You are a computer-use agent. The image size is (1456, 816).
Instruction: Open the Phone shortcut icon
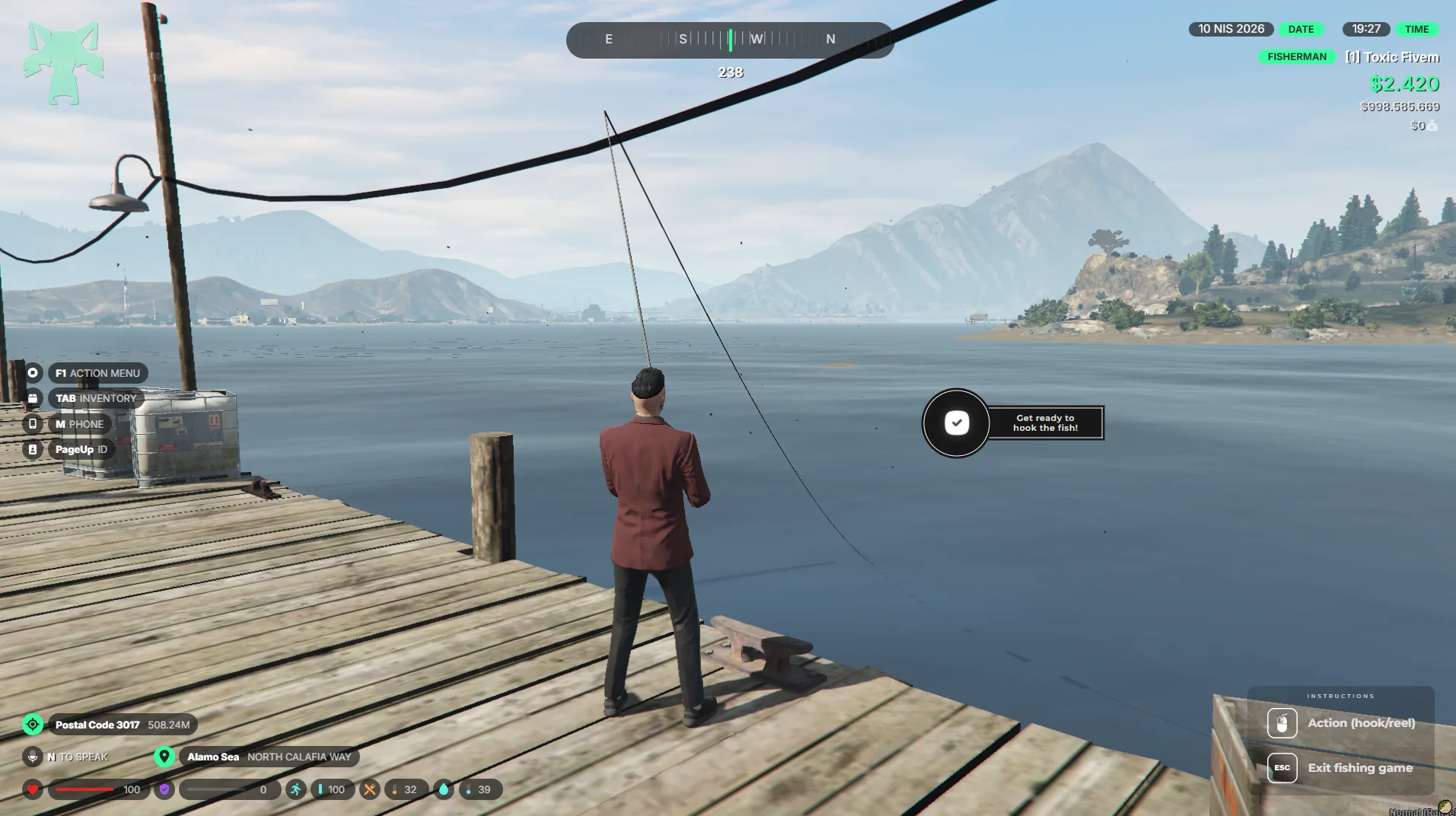(x=33, y=424)
